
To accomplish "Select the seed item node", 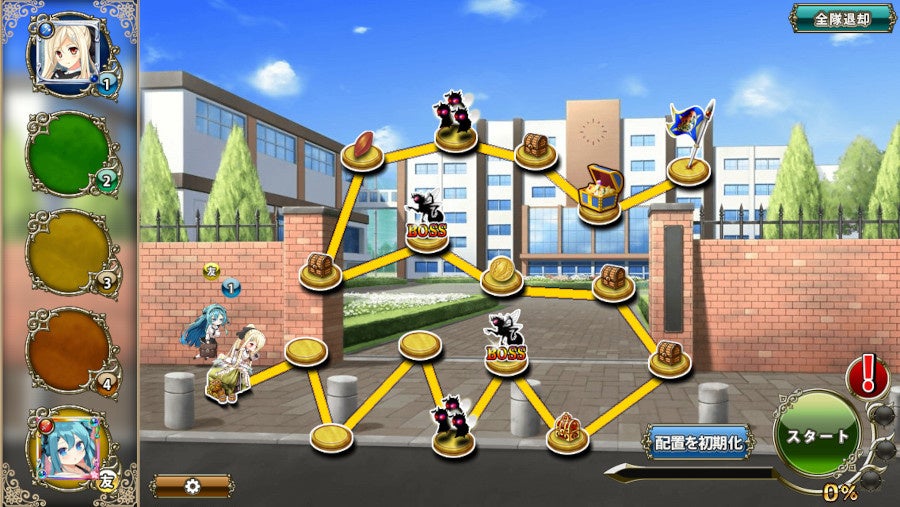I will click(362, 150).
